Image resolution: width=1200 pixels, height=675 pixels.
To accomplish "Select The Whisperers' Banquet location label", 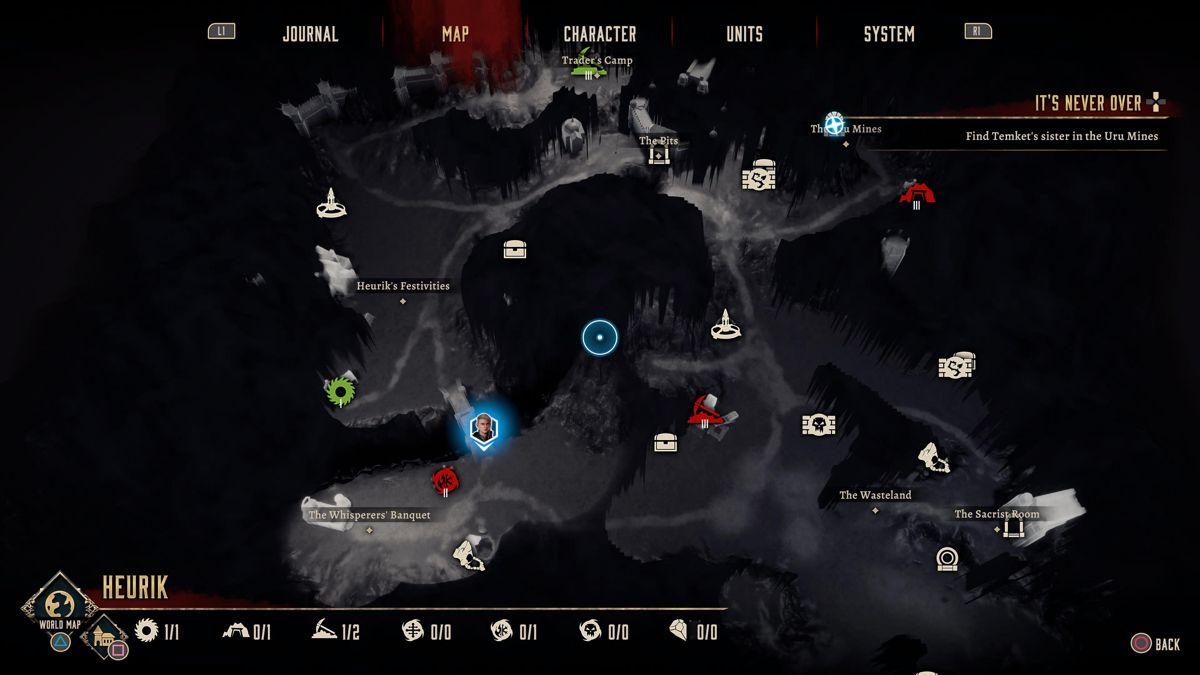I will click(369, 515).
